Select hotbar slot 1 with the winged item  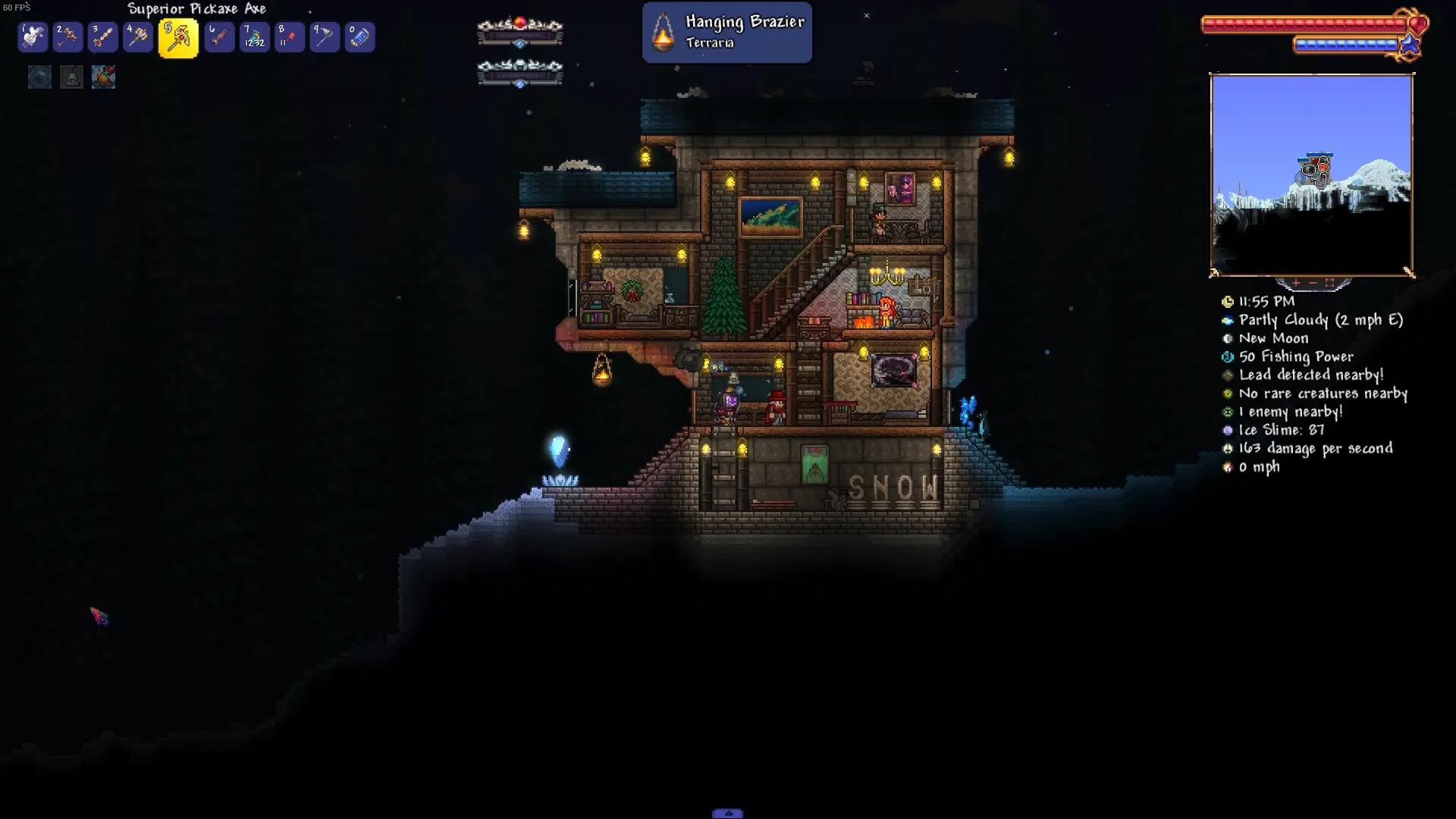pyautogui.click(x=33, y=37)
